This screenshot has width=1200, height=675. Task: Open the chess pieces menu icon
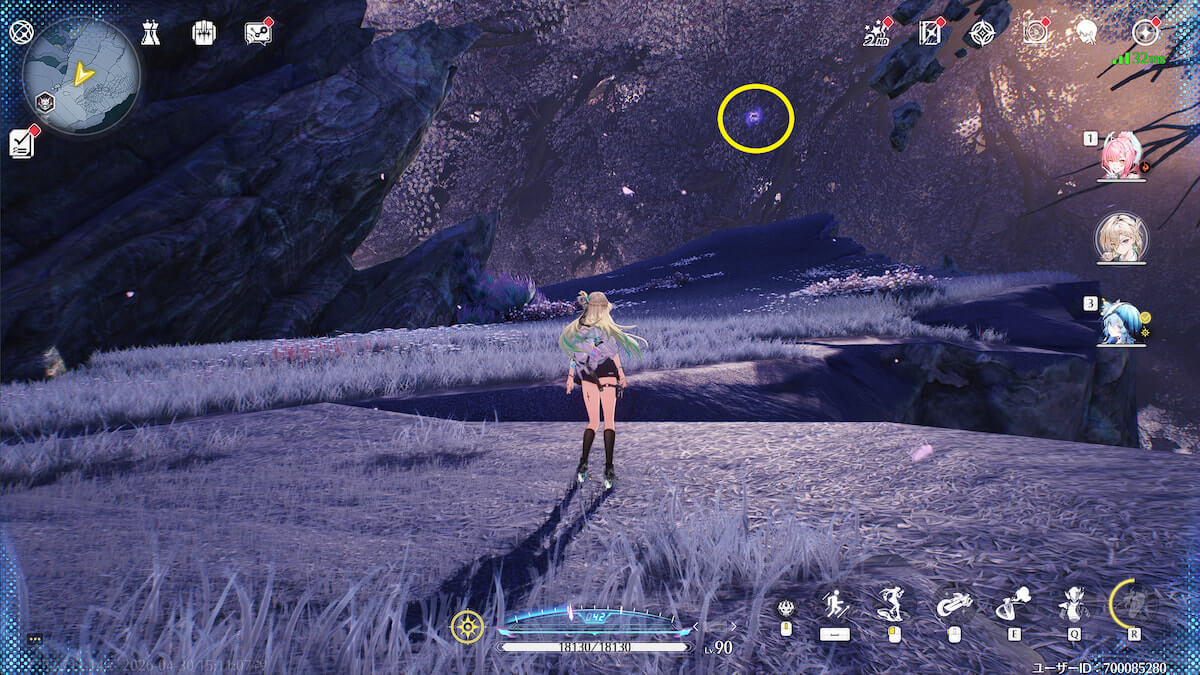151,33
